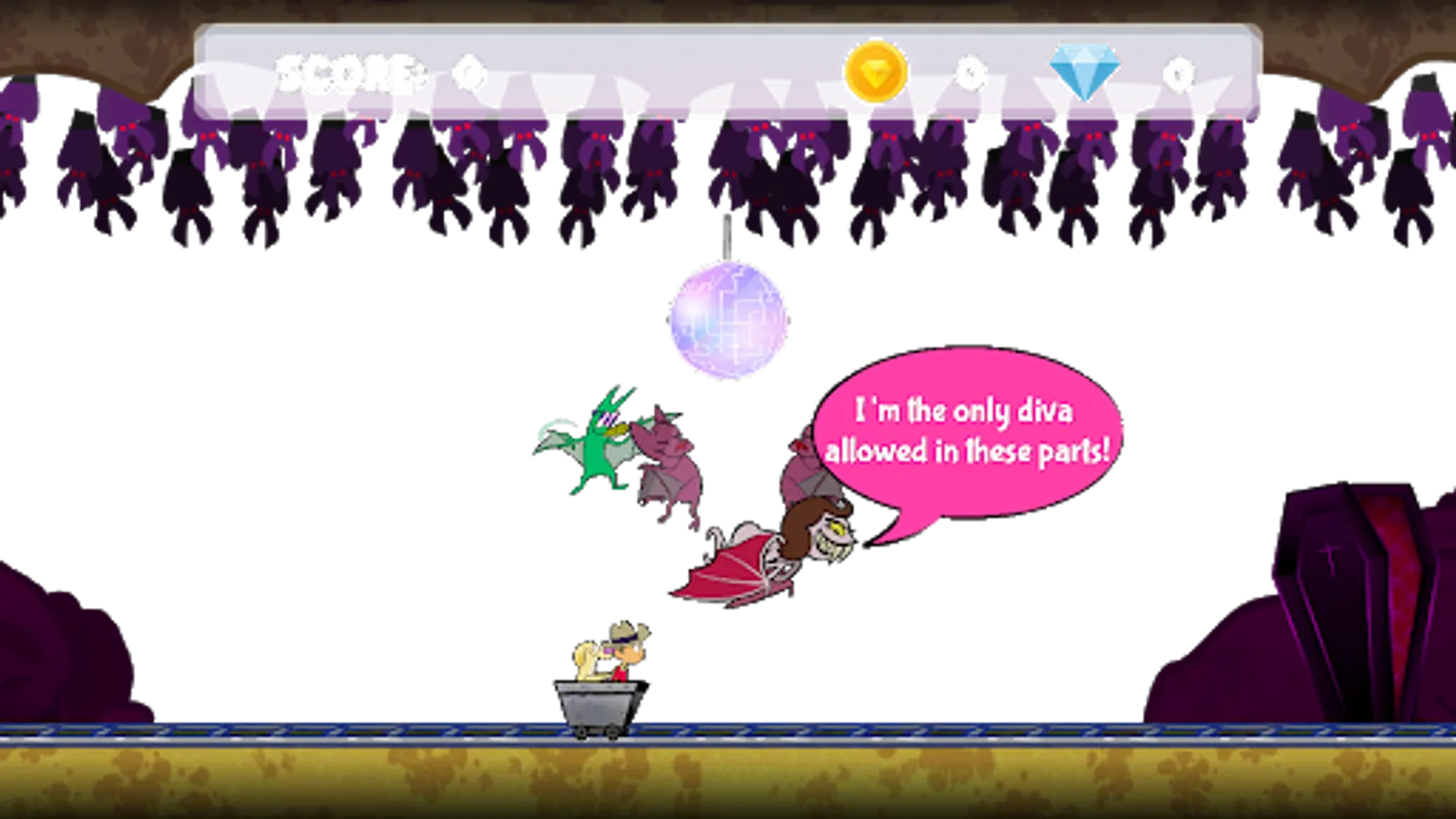The image size is (1456, 819).
Task: Click the disco ball hanging from ceiling
Action: 727,320
